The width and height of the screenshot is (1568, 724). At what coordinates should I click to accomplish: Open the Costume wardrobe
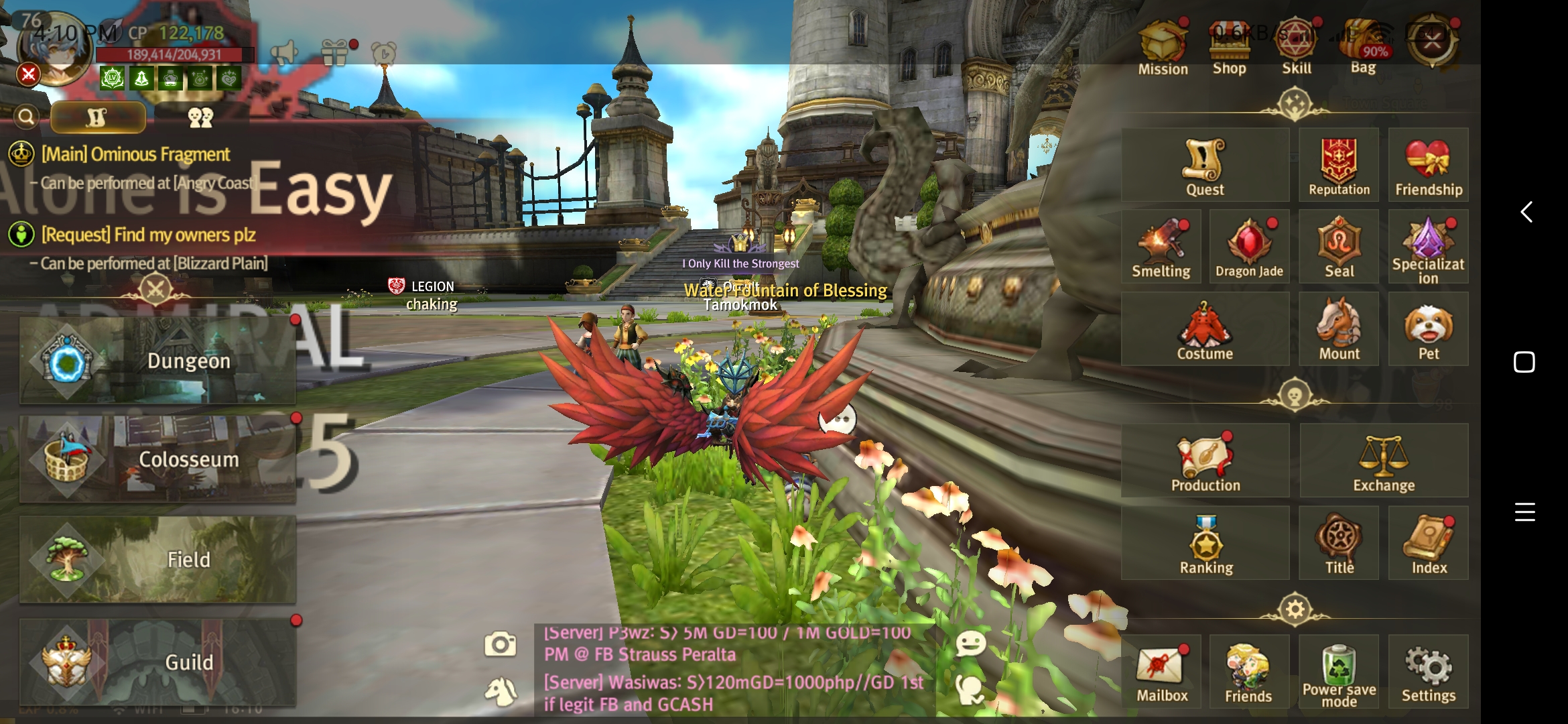pyautogui.click(x=1205, y=330)
